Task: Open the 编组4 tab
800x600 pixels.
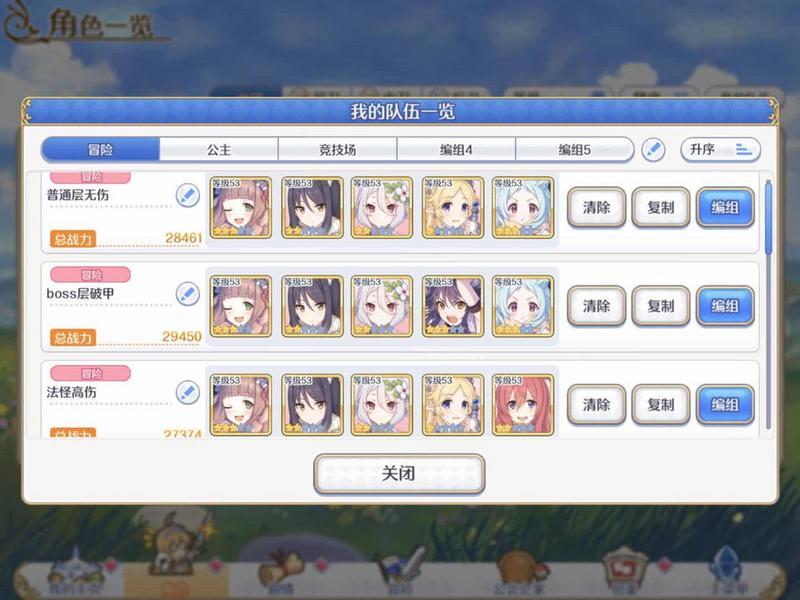Action: 456,150
